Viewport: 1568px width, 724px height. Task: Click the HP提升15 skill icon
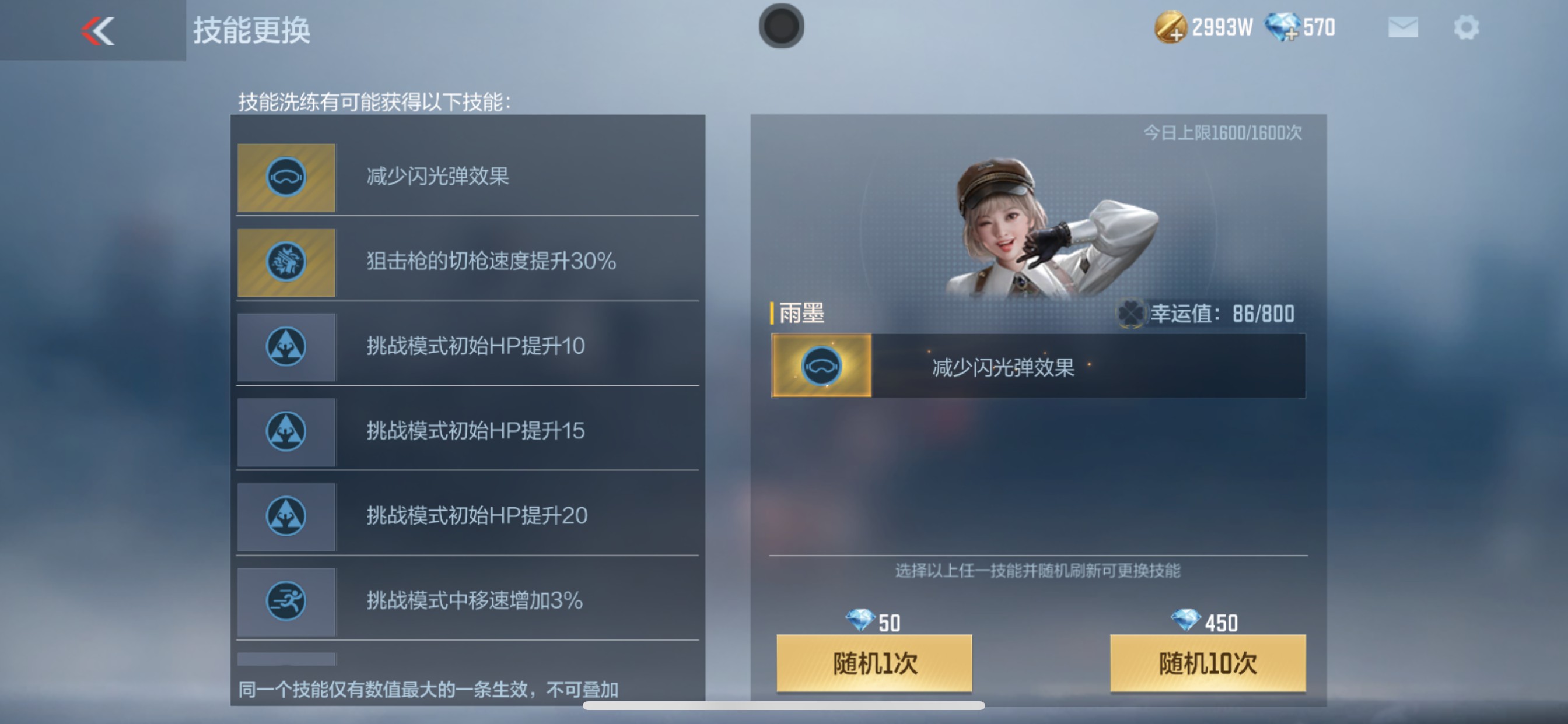coord(286,432)
